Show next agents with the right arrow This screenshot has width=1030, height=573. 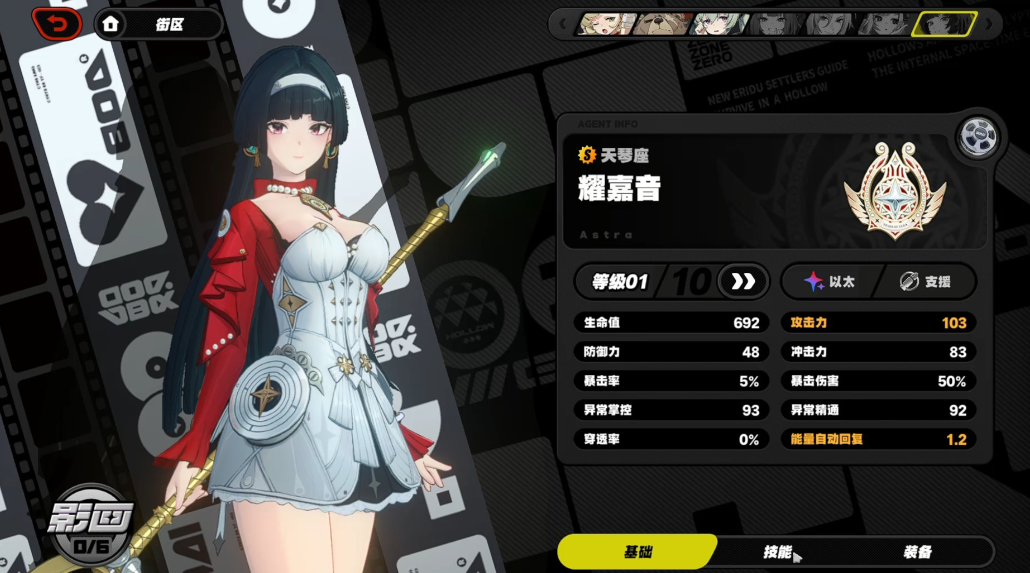coord(990,23)
